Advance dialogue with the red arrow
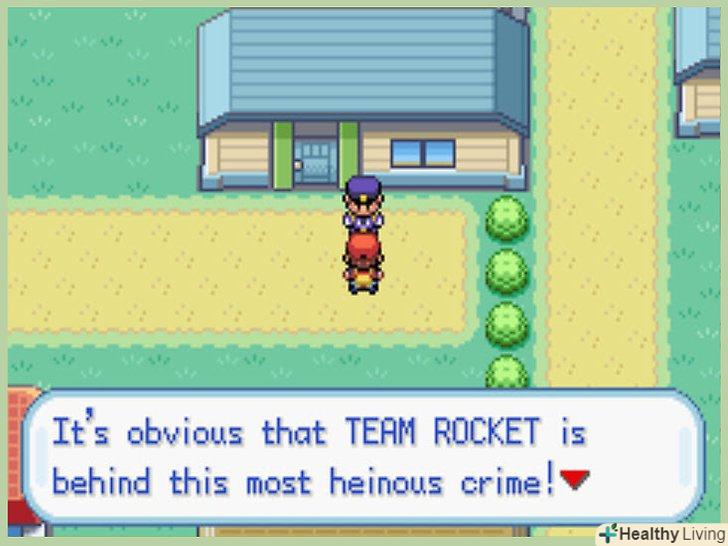The height and width of the screenshot is (546, 728). [x=574, y=480]
